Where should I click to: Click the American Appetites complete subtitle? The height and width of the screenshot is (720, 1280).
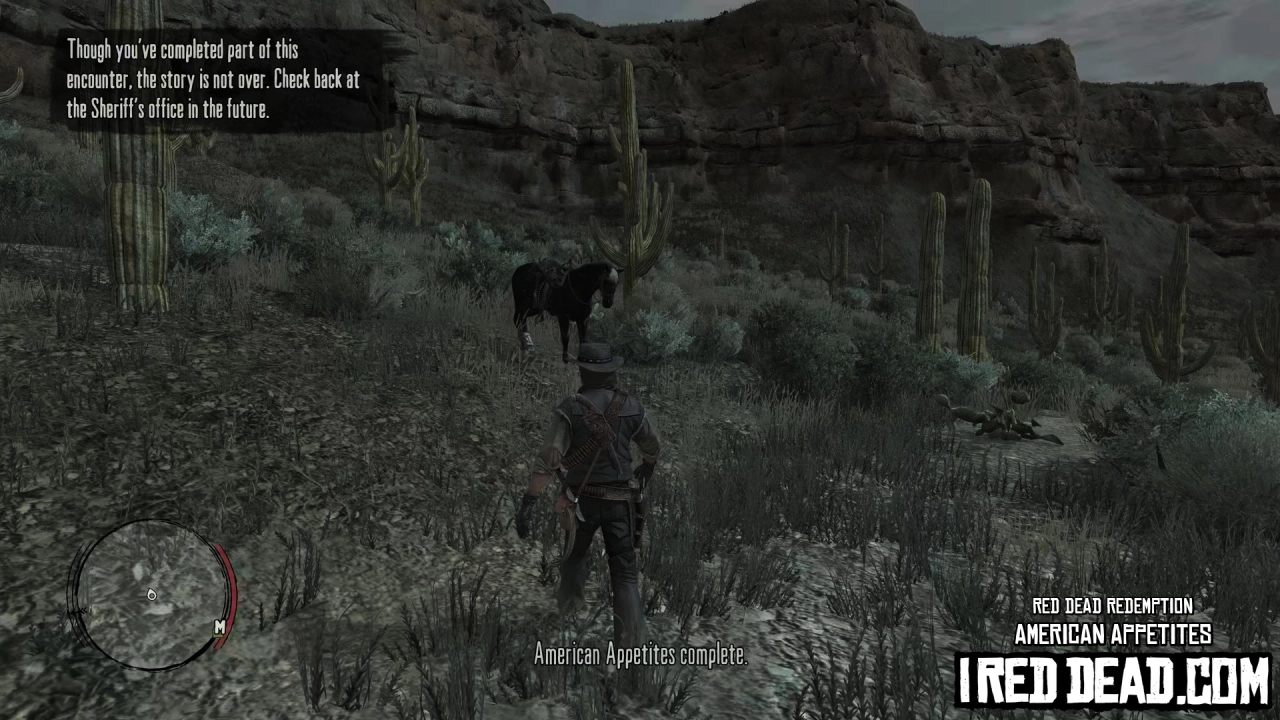(641, 656)
